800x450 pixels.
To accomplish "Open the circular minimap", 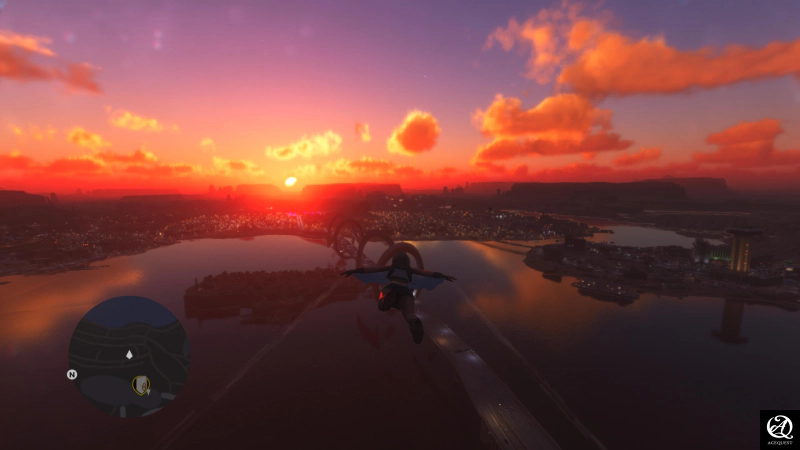I will (x=128, y=357).
